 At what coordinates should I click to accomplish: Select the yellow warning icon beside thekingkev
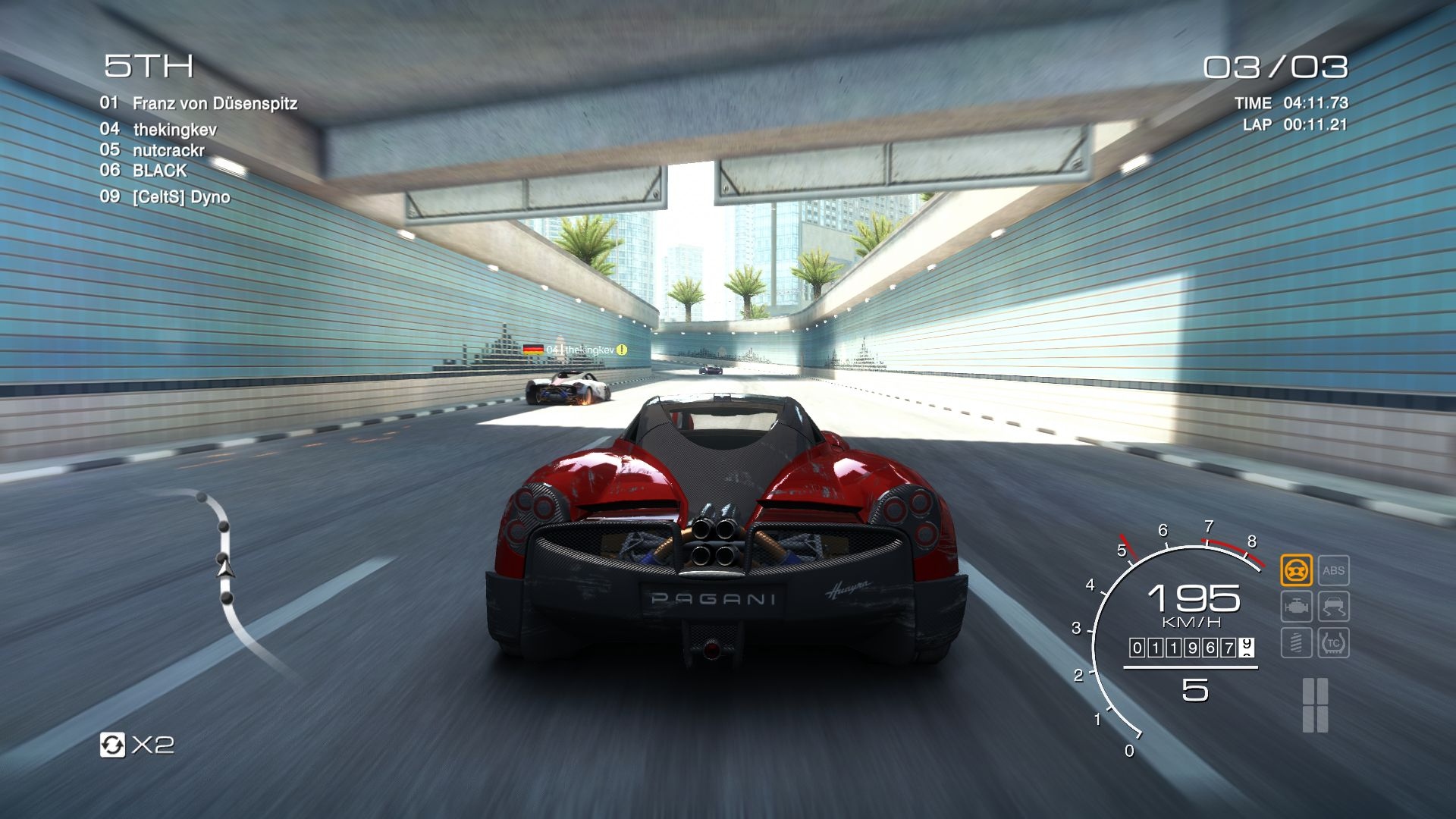coord(620,350)
